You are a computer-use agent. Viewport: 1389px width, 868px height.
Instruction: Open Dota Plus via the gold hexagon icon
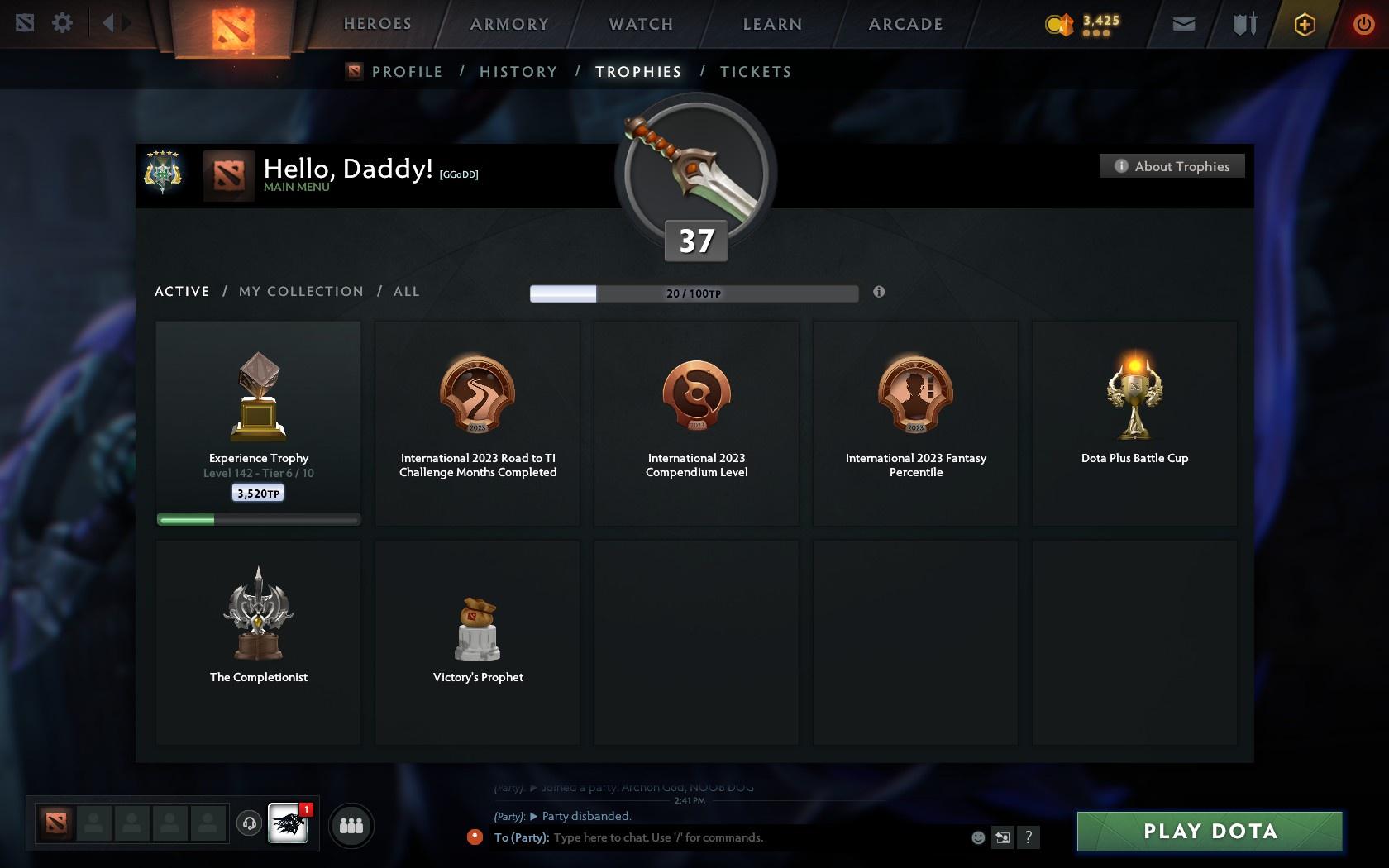pyautogui.click(x=1305, y=24)
